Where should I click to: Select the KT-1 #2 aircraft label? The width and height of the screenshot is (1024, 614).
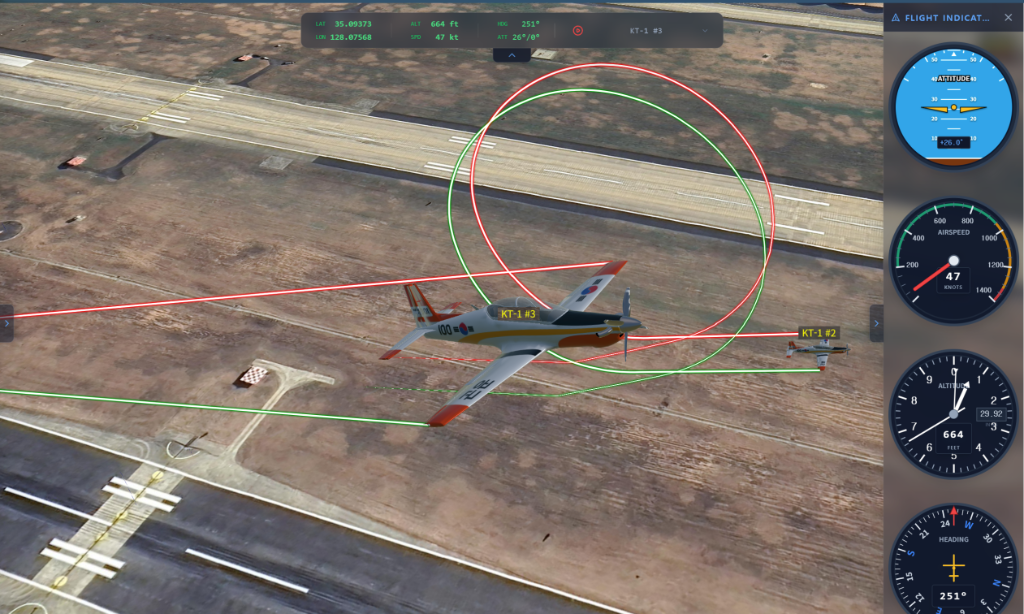(819, 333)
